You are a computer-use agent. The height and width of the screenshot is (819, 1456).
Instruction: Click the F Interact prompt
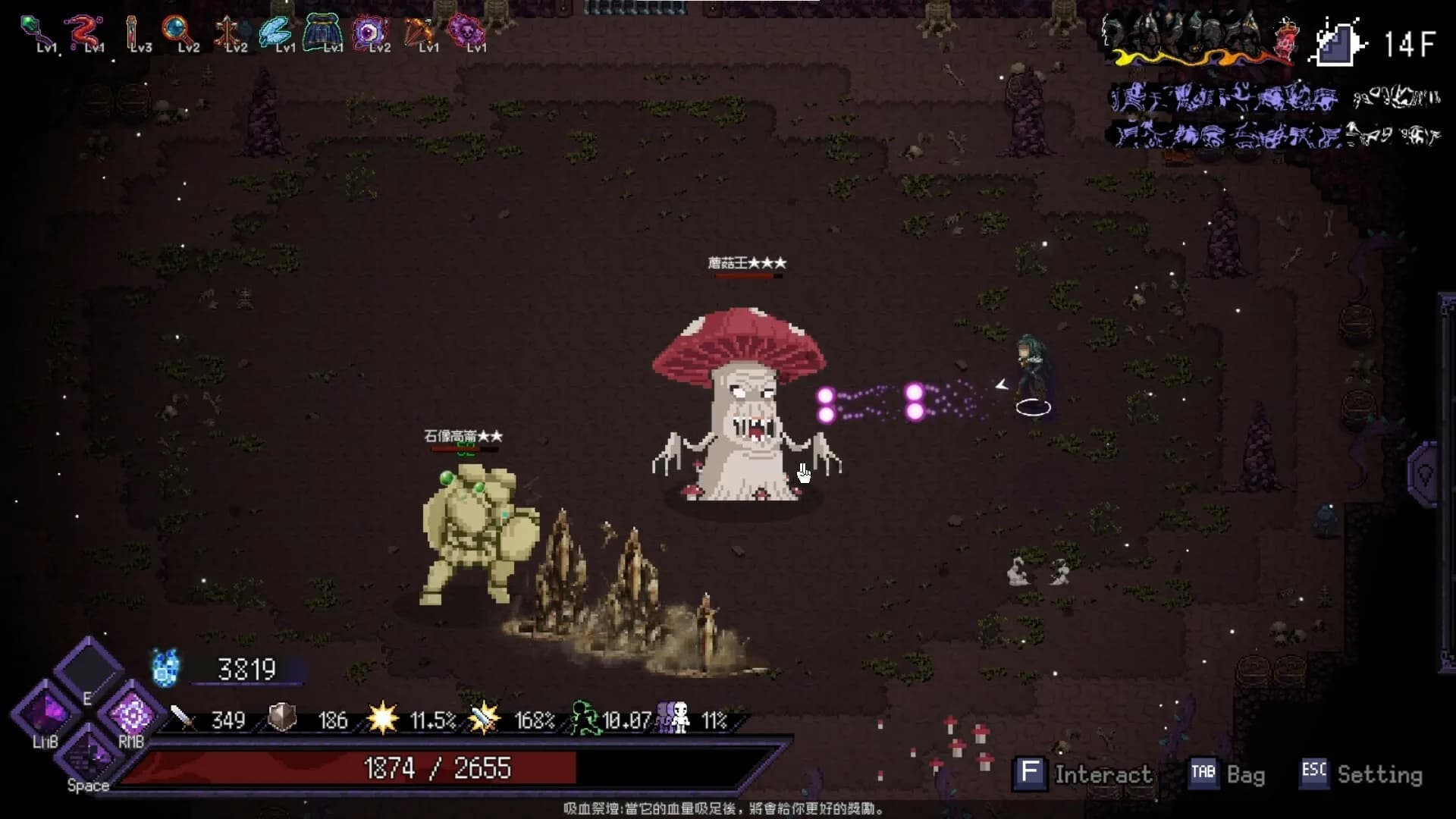(1030, 774)
